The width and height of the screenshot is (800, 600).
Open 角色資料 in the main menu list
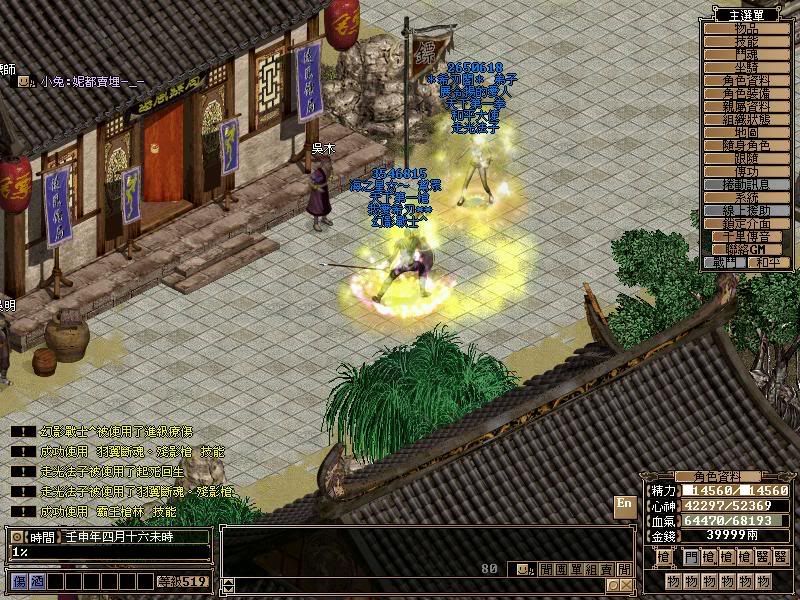746,80
